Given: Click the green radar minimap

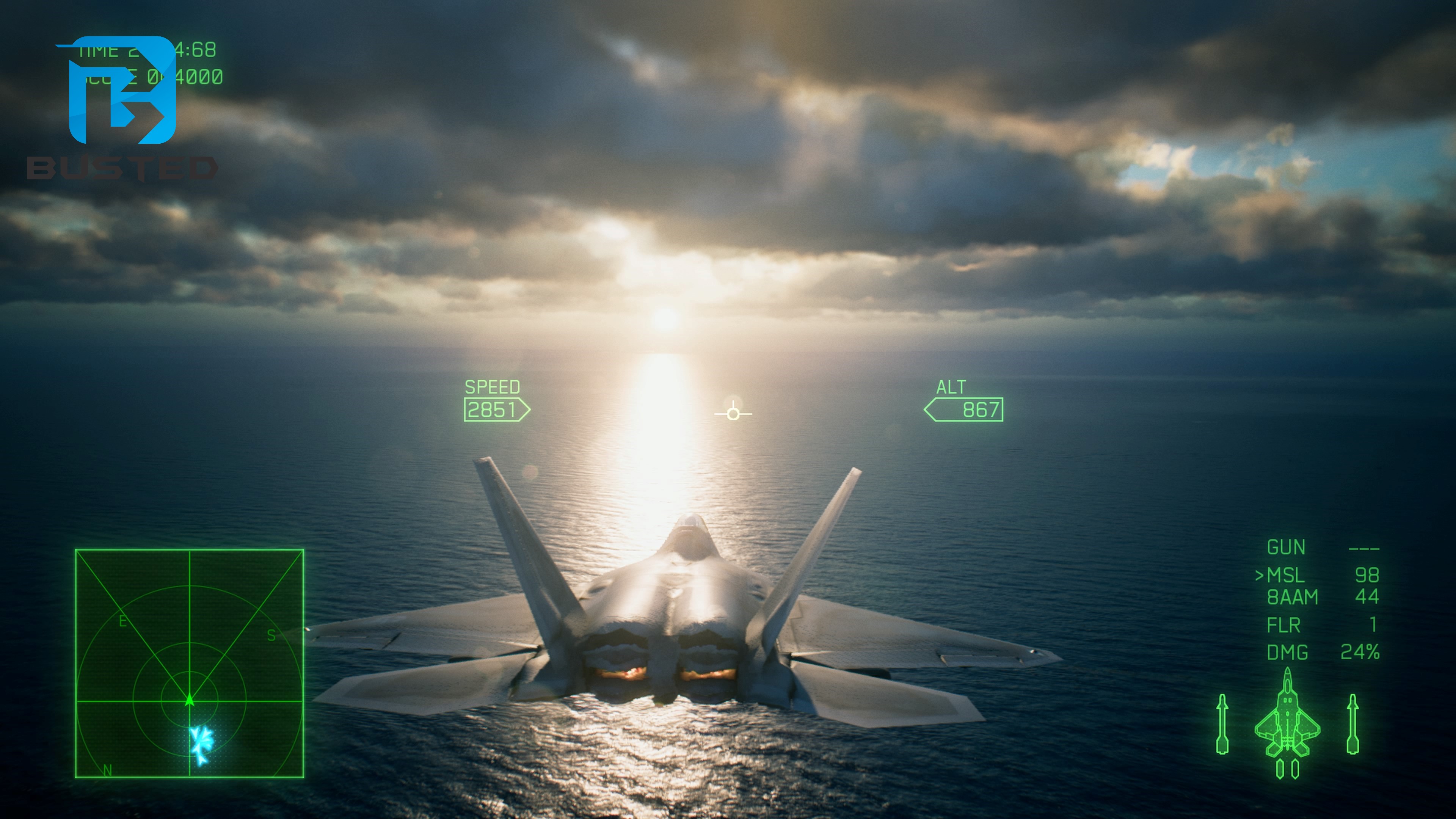Looking at the screenshot, I should point(189,663).
